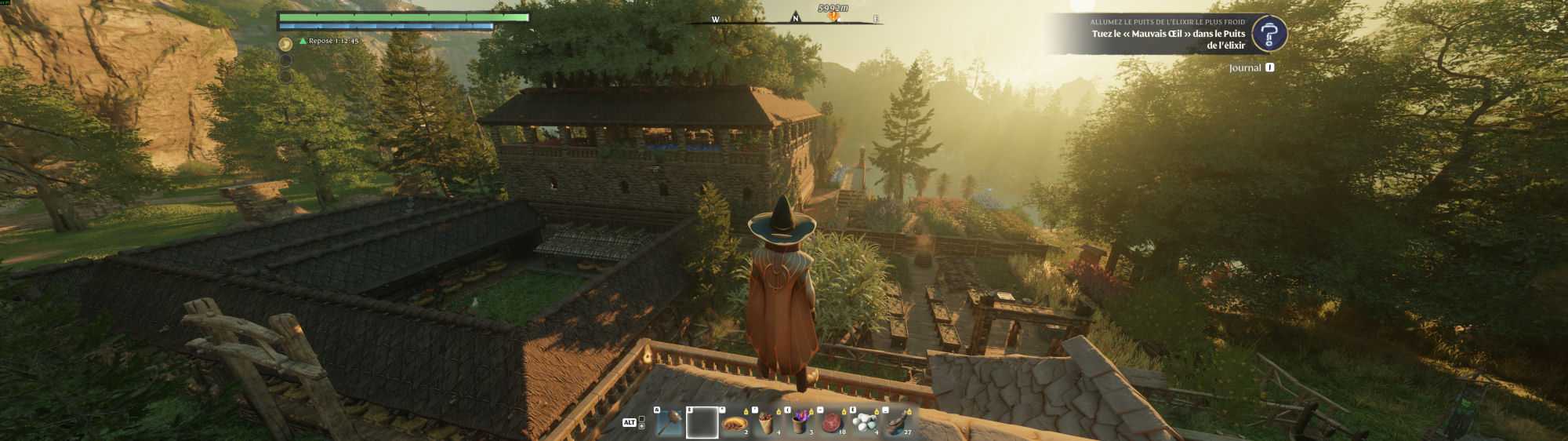Pick the paper cone of berries slot

click(x=768, y=424)
